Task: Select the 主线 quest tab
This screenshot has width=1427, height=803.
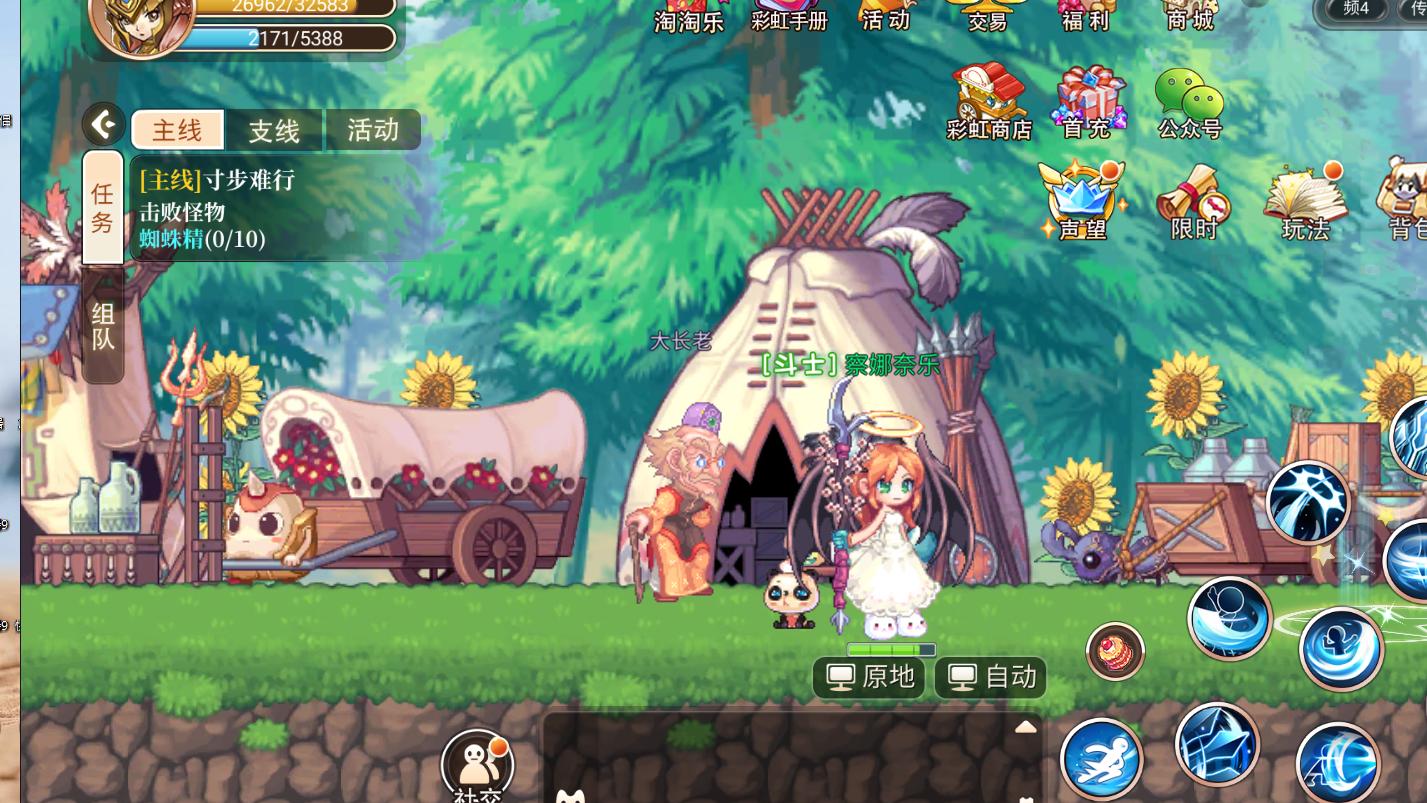Action: tap(178, 130)
